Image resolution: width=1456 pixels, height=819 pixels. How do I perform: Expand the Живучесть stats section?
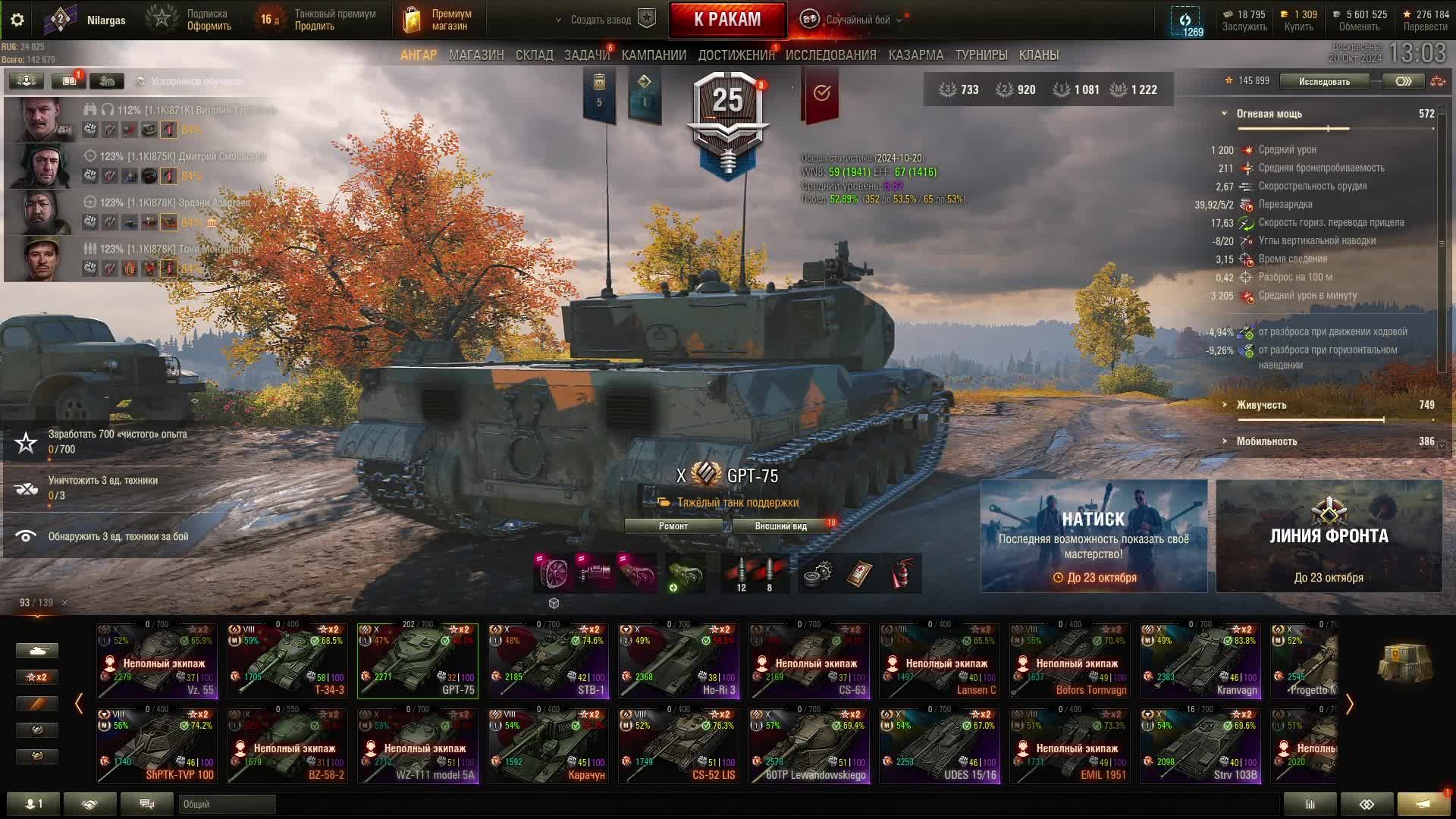1261,405
